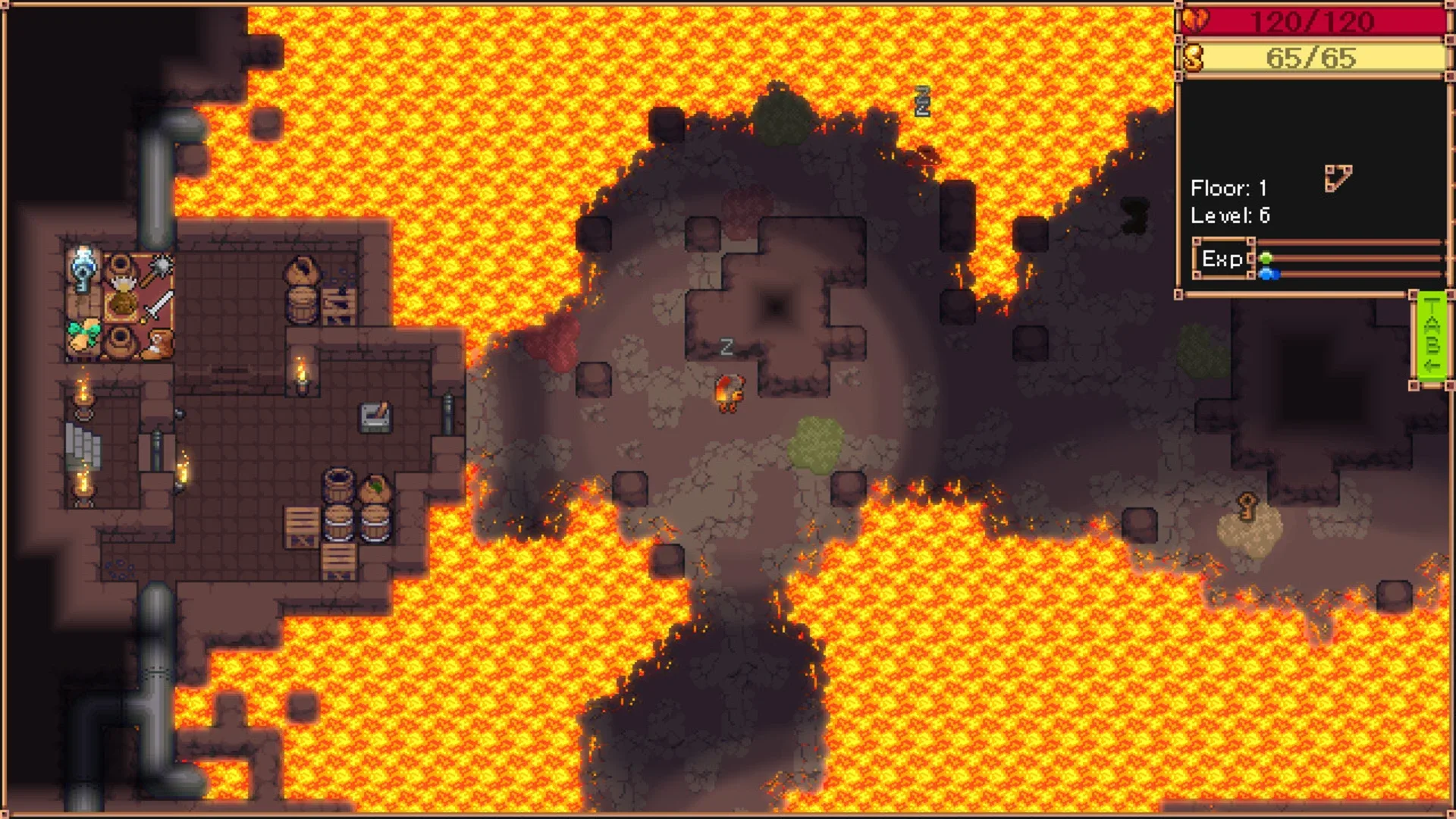Image resolution: width=1456 pixels, height=819 pixels.
Task: Click the mace on the red shop rug
Action: pos(160,266)
